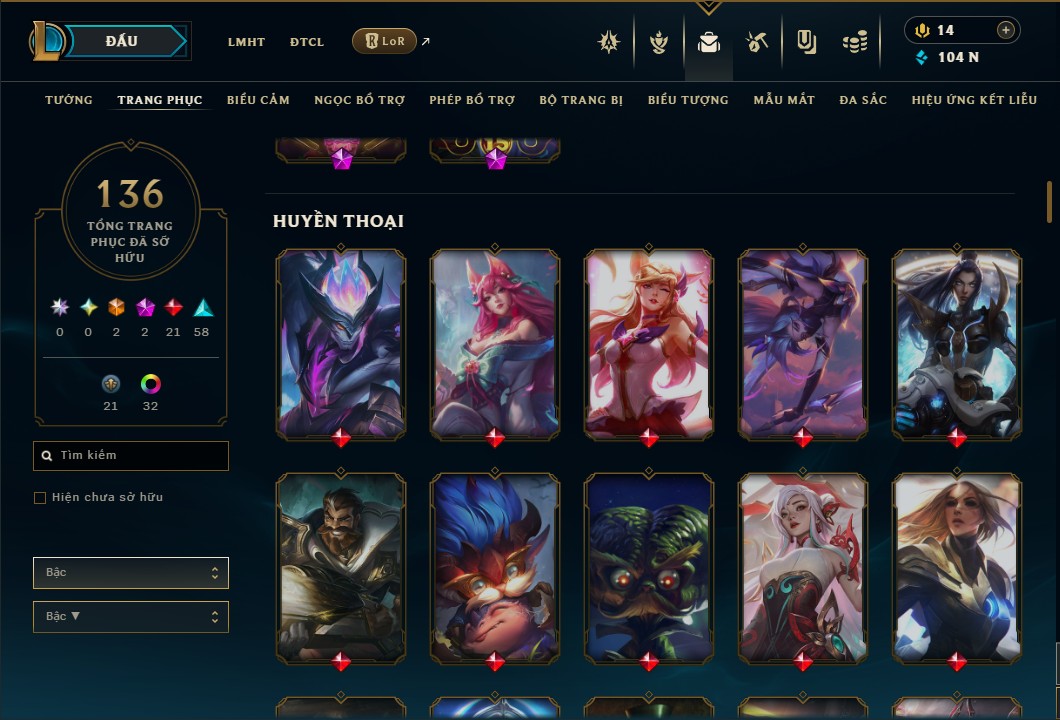Viewport: 1060px width, 720px height.
Task: Show the BIỂU TƯỢNG tab
Action: (x=688, y=100)
